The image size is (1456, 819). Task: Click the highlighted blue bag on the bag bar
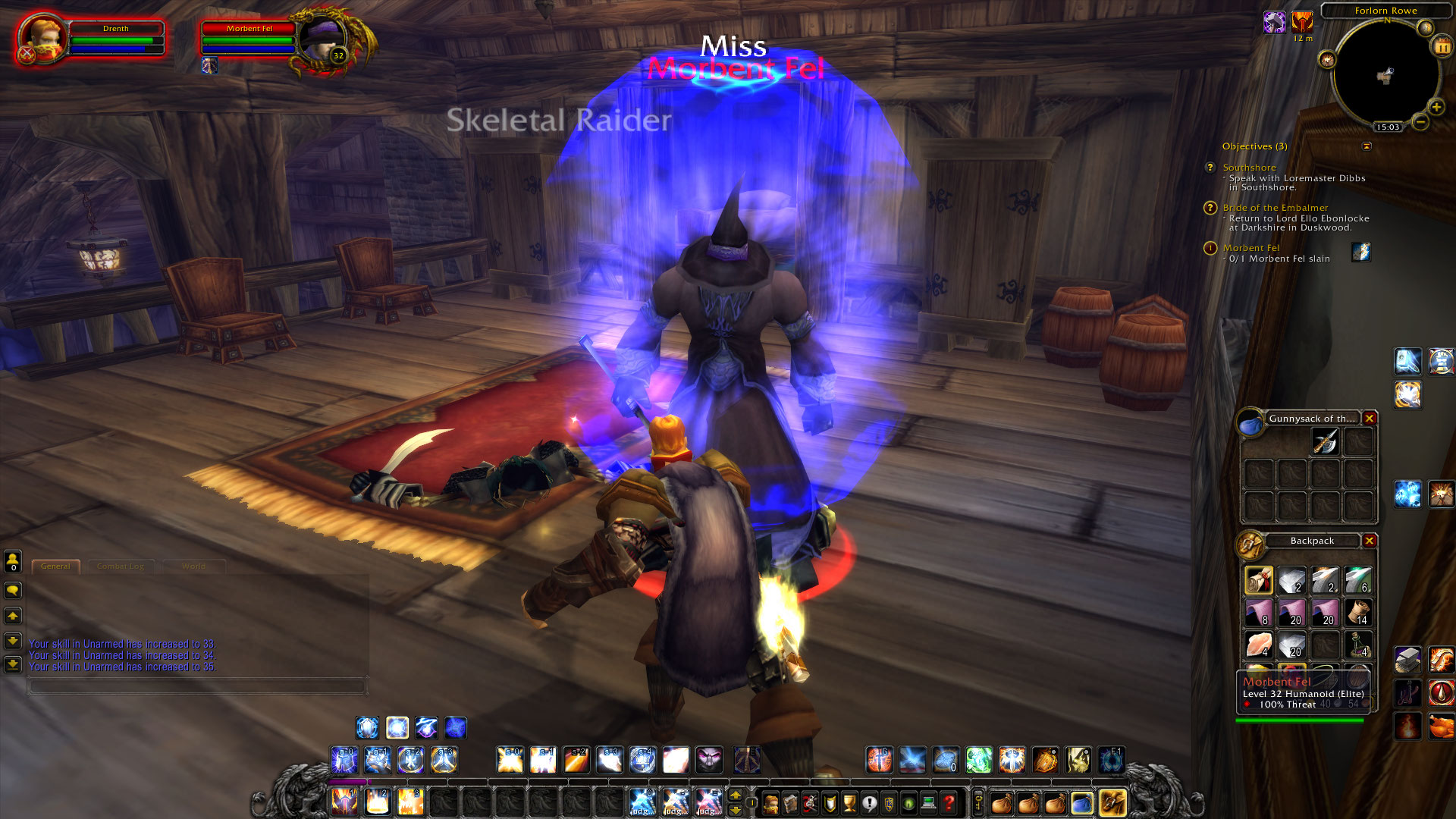pyautogui.click(x=1081, y=803)
